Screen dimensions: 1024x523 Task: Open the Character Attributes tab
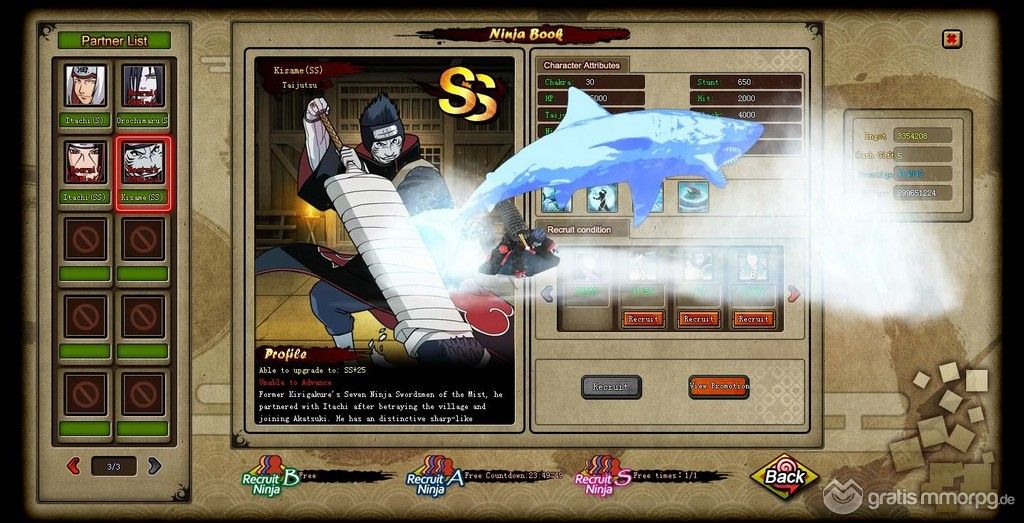pos(582,65)
